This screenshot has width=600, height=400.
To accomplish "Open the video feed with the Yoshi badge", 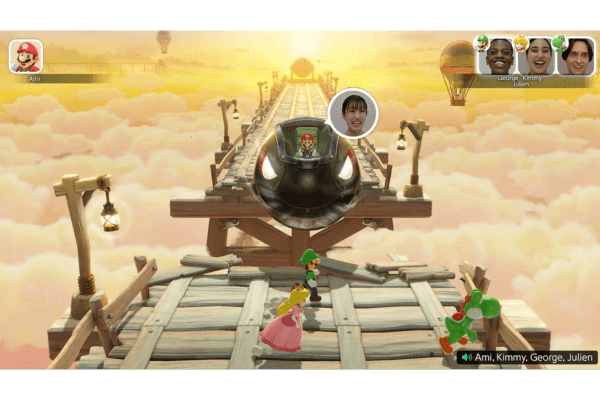I will 576,56.
